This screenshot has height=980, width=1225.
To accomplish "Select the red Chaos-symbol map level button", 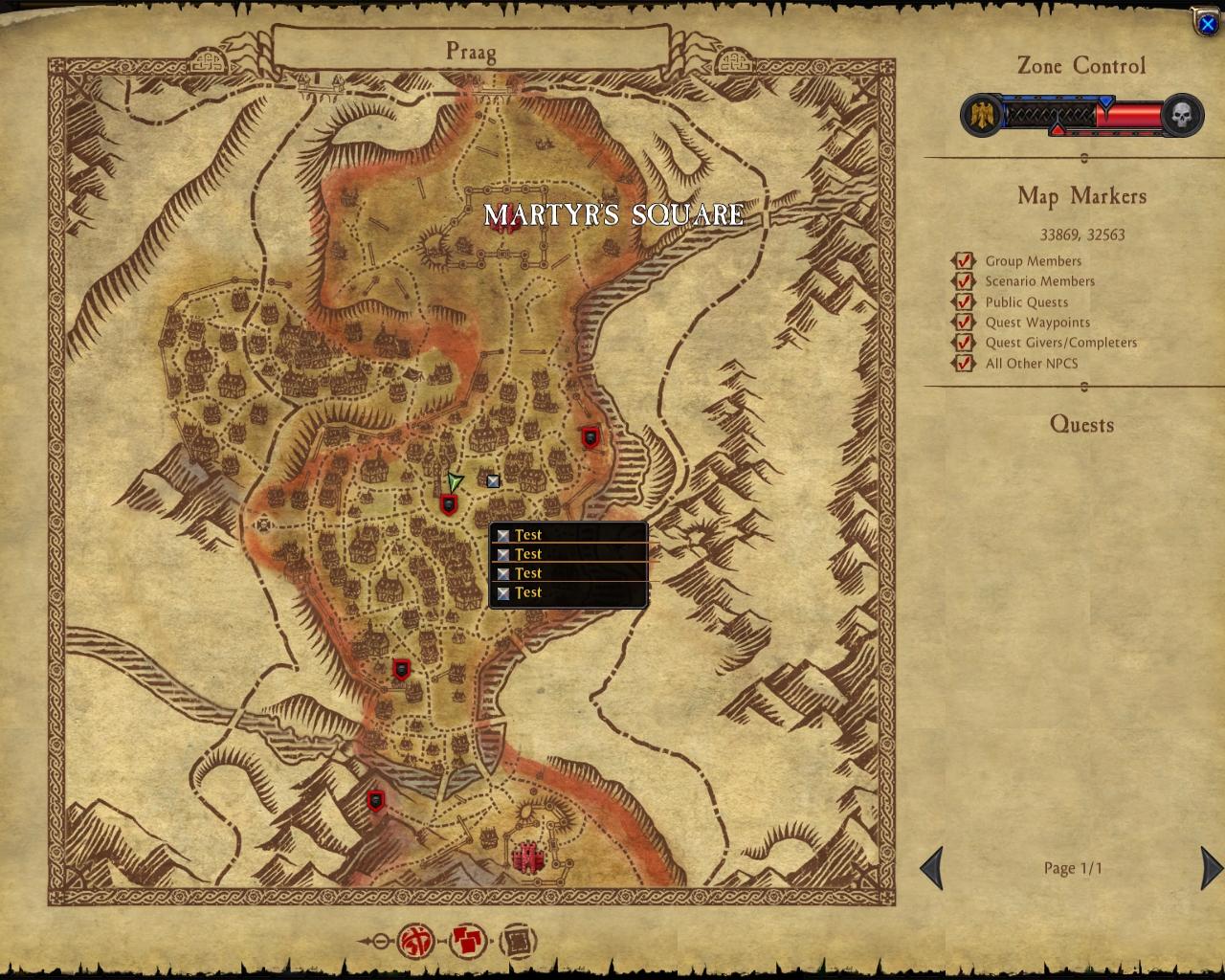I will tap(416, 942).
